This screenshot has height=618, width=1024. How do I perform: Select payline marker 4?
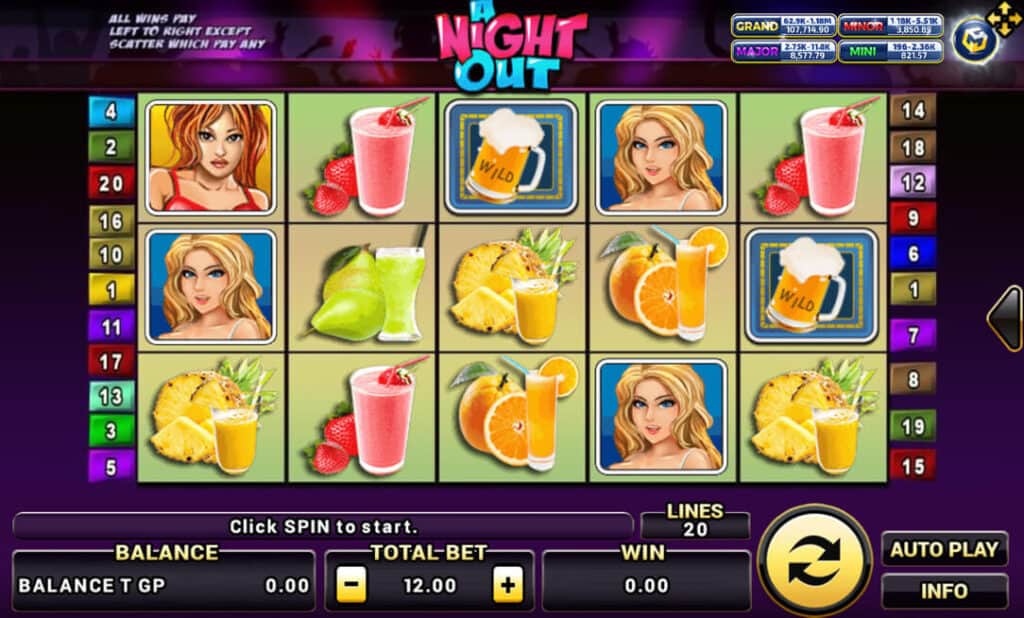pyautogui.click(x=111, y=111)
